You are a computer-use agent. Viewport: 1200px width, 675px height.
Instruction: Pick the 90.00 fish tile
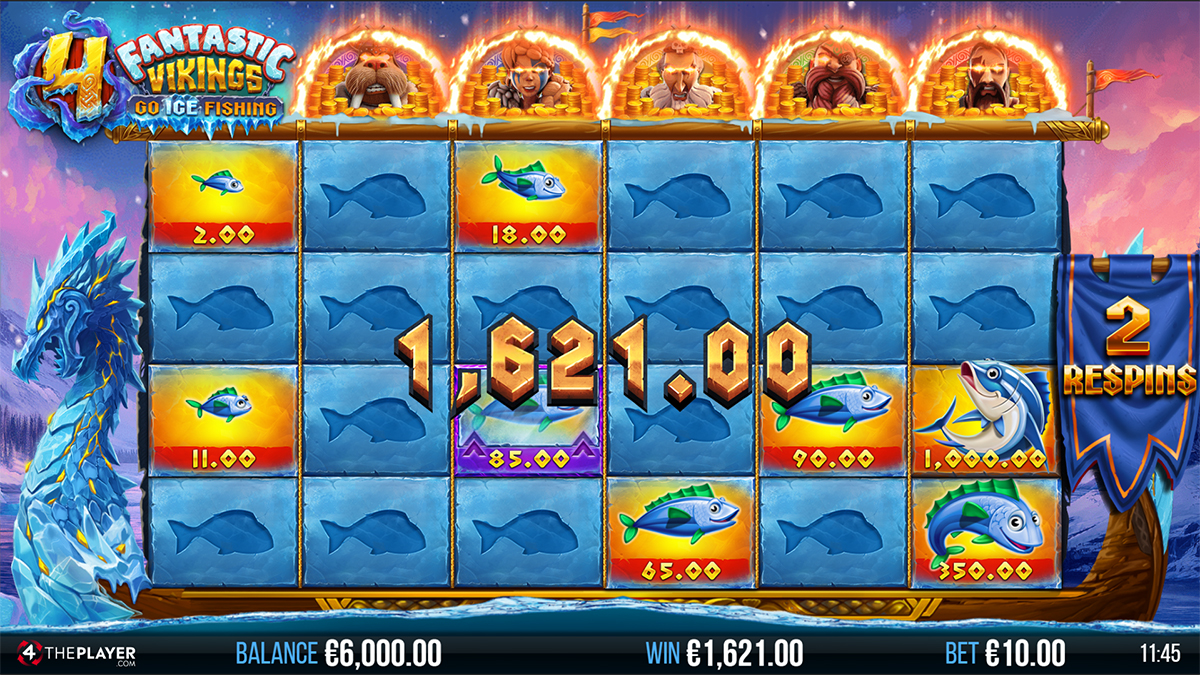(831, 420)
